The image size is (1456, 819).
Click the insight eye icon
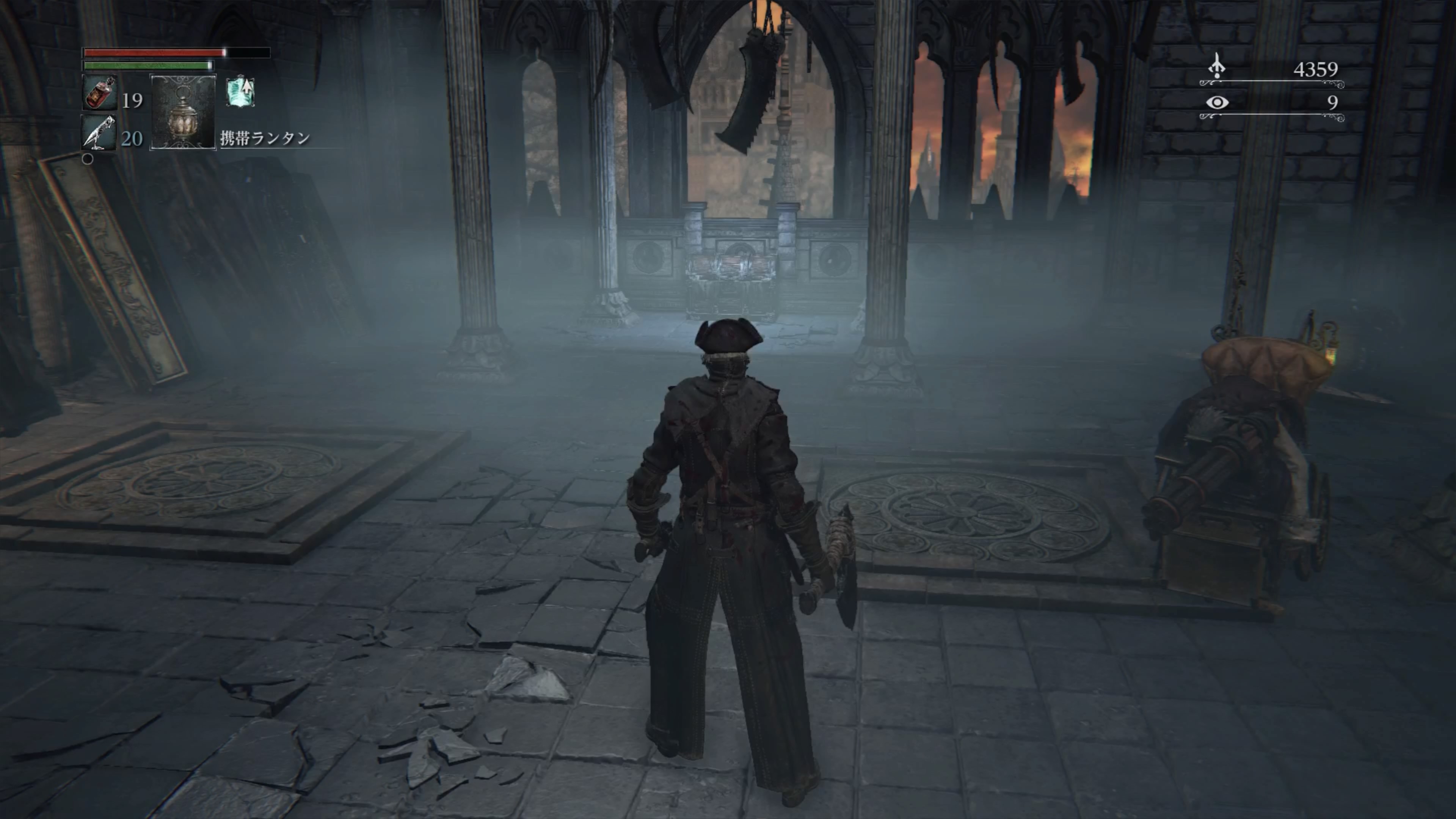click(x=1217, y=102)
